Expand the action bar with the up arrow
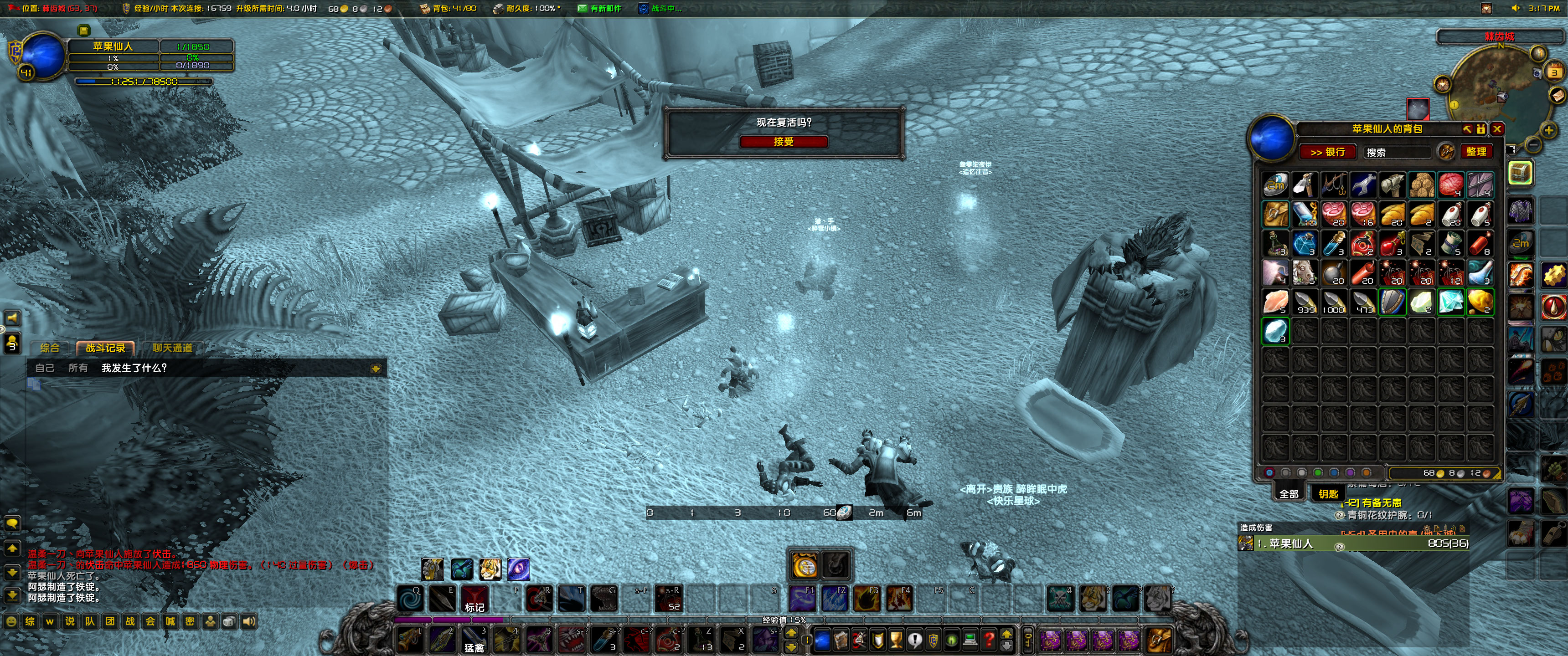1568x656 pixels. [1007, 635]
